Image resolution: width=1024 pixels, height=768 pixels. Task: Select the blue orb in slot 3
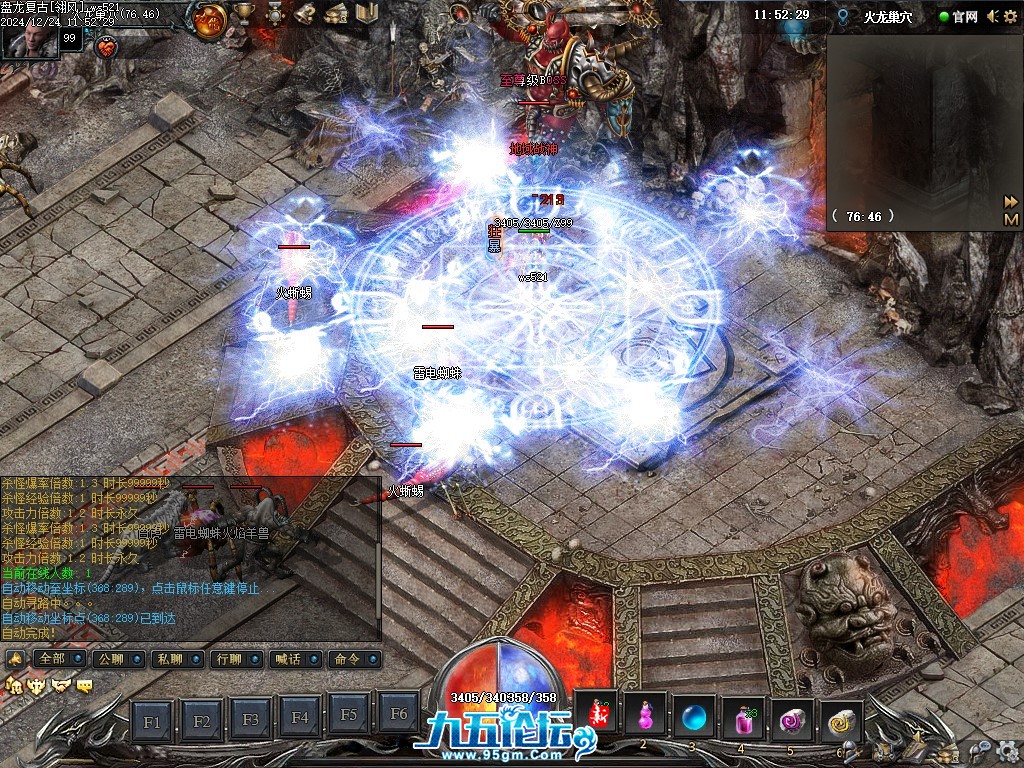tap(693, 716)
